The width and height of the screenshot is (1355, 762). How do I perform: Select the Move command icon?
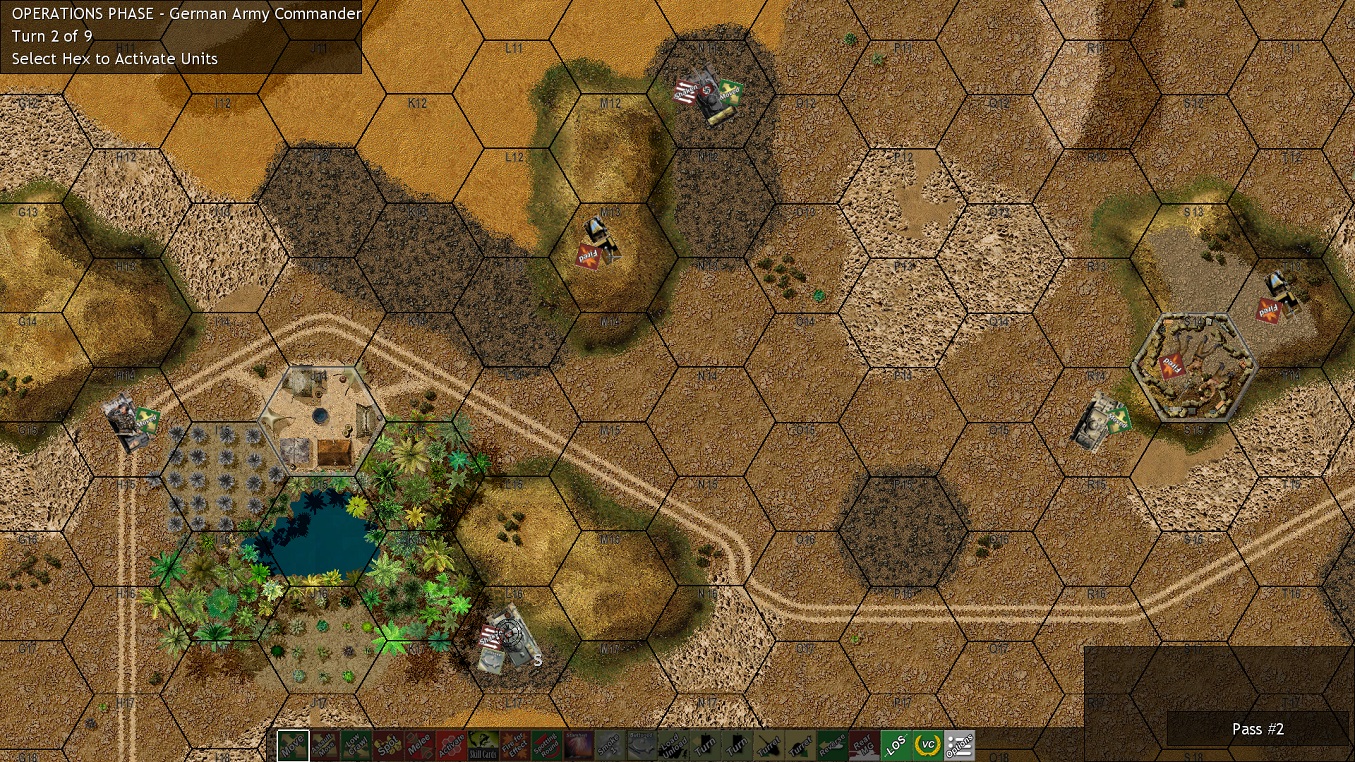pyautogui.click(x=294, y=745)
